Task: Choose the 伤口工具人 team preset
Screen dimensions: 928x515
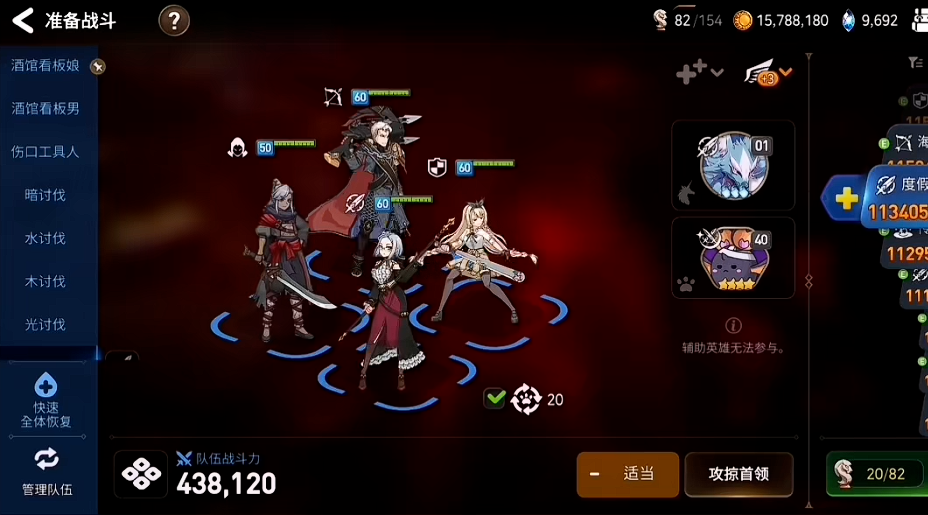Action: [46, 152]
